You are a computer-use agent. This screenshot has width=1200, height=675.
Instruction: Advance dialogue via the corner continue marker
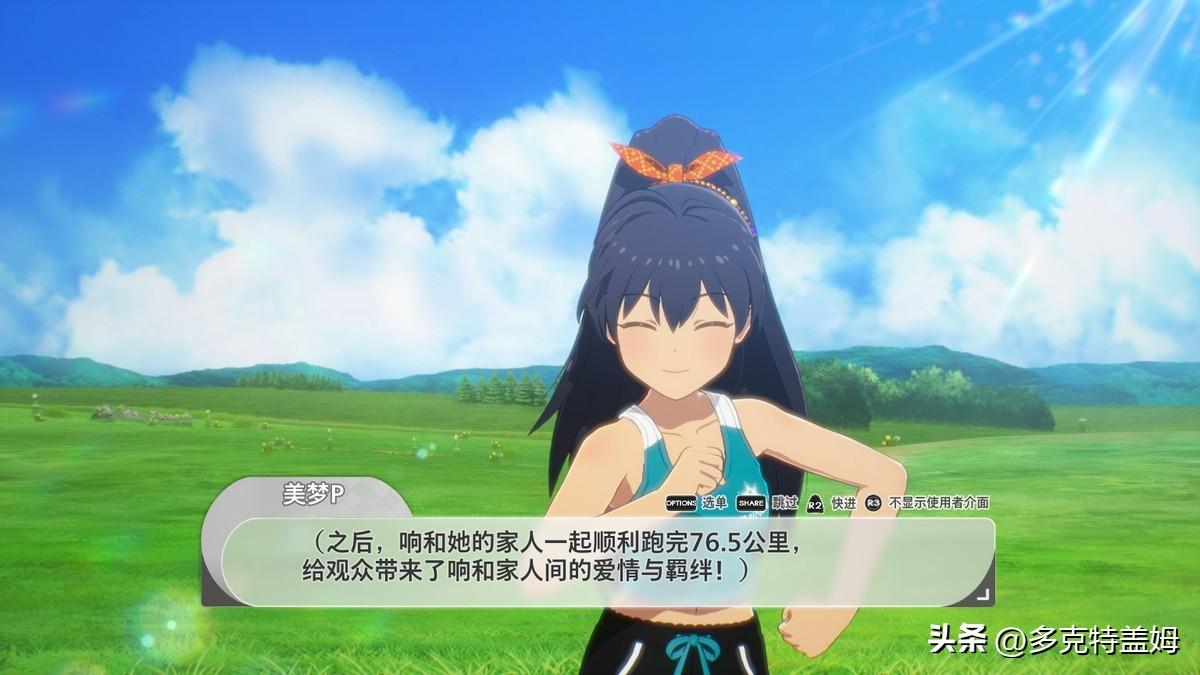click(982, 595)
